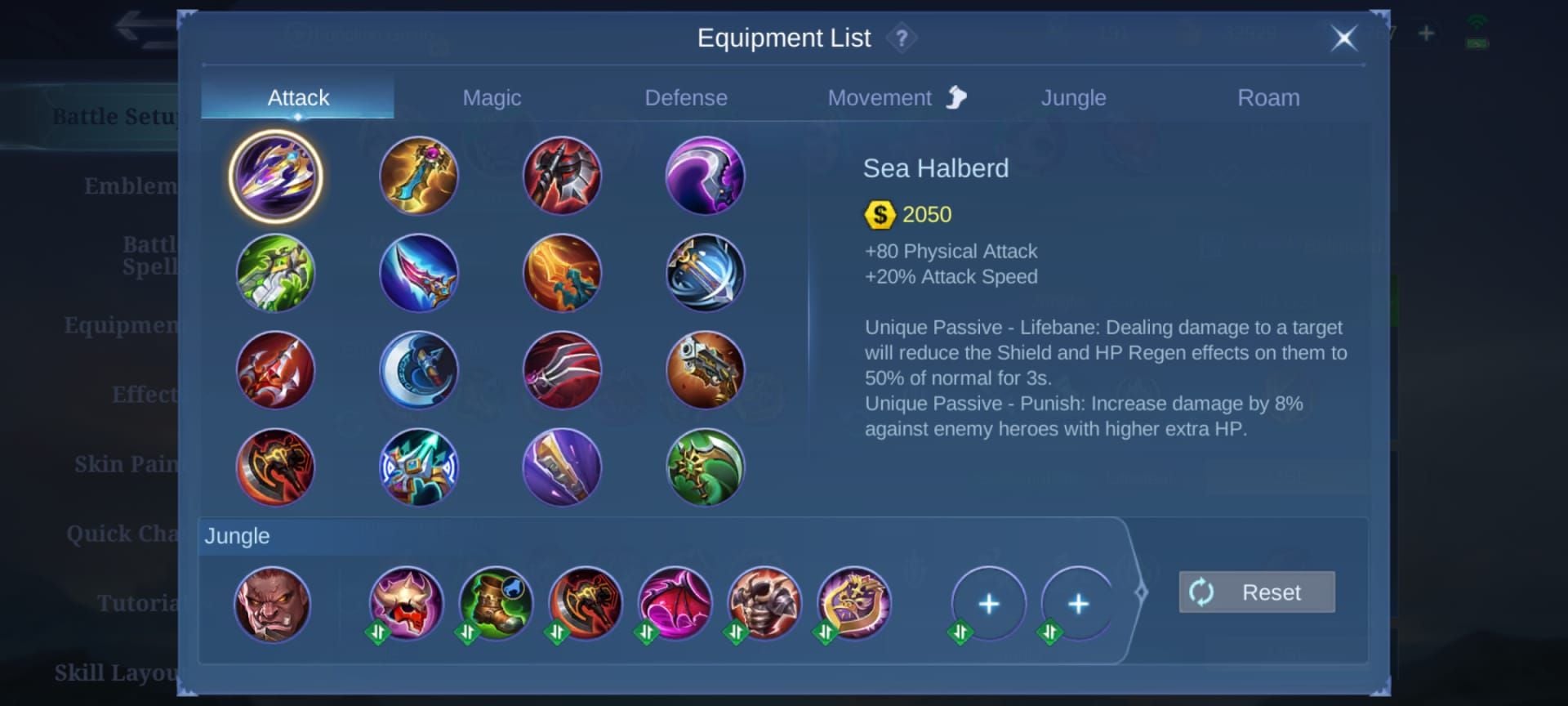Choose the golden blue sword item icon
1568x706 pixels.
coord(419,176)
